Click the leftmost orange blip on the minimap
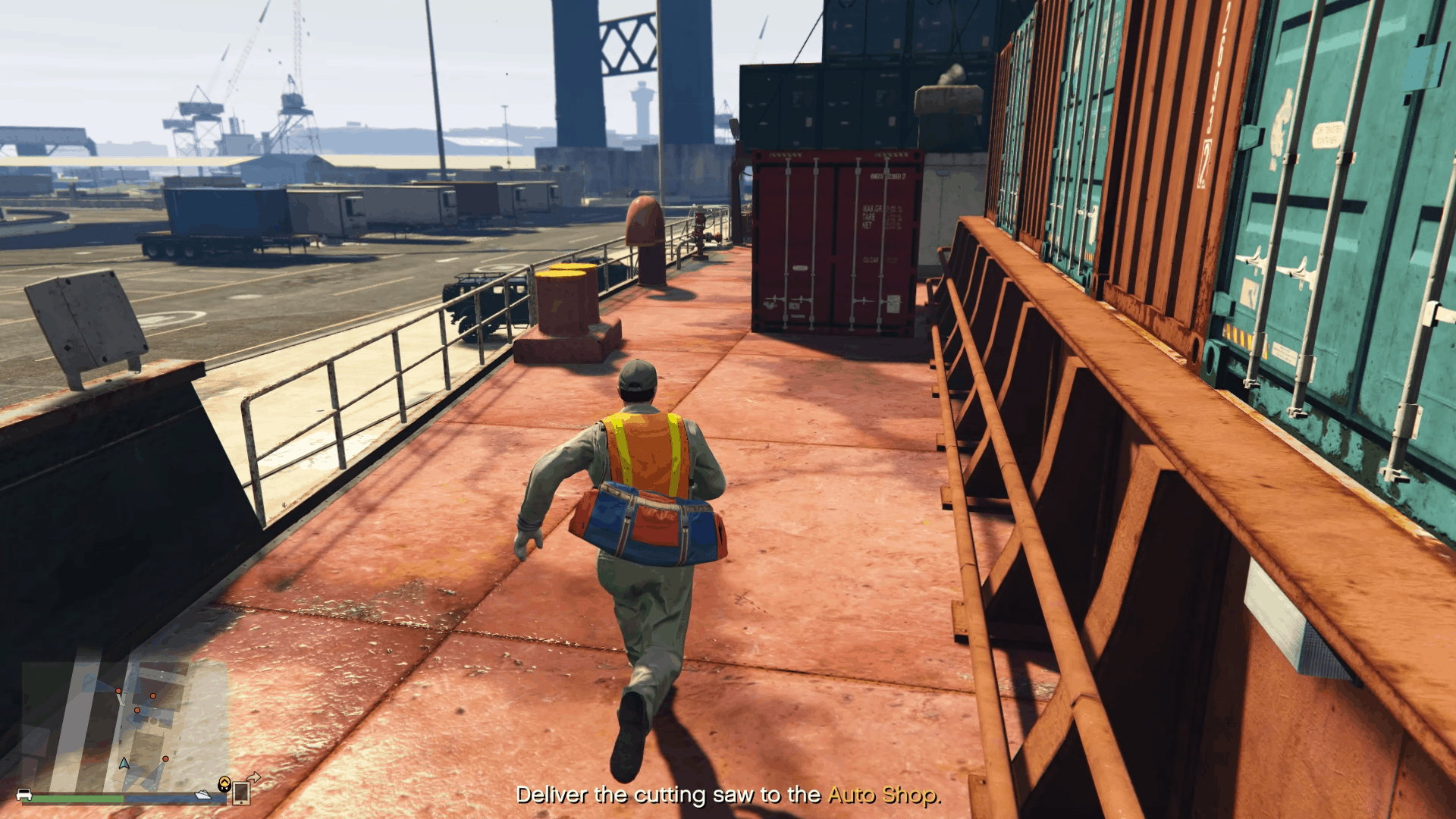Viewport: 1456px width, 819px height. point(118,690)
